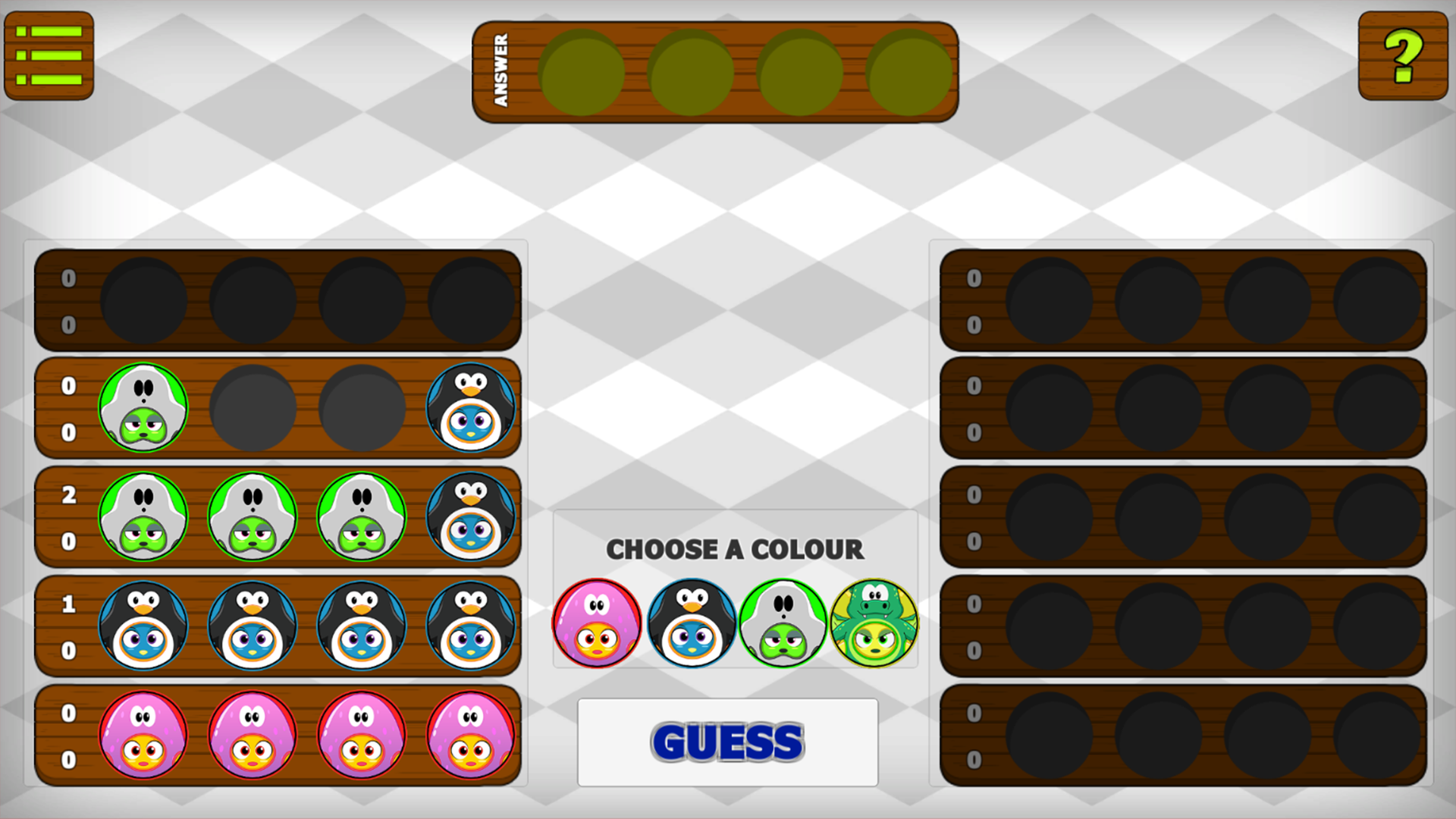Screen dimensions: 1456x819
Task: Click the last penguin peg in the fourth row
Action: pyautogui.click(x=470, y=626)
